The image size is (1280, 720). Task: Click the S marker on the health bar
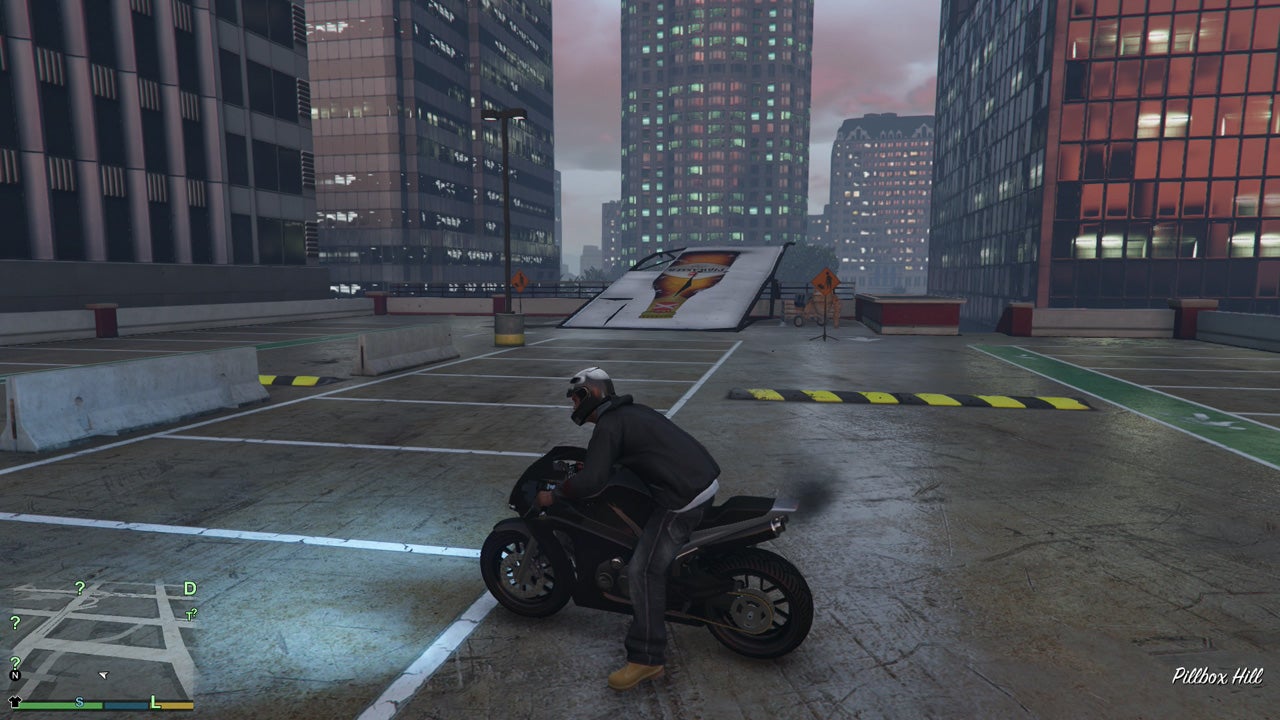(x=80, y=703)
